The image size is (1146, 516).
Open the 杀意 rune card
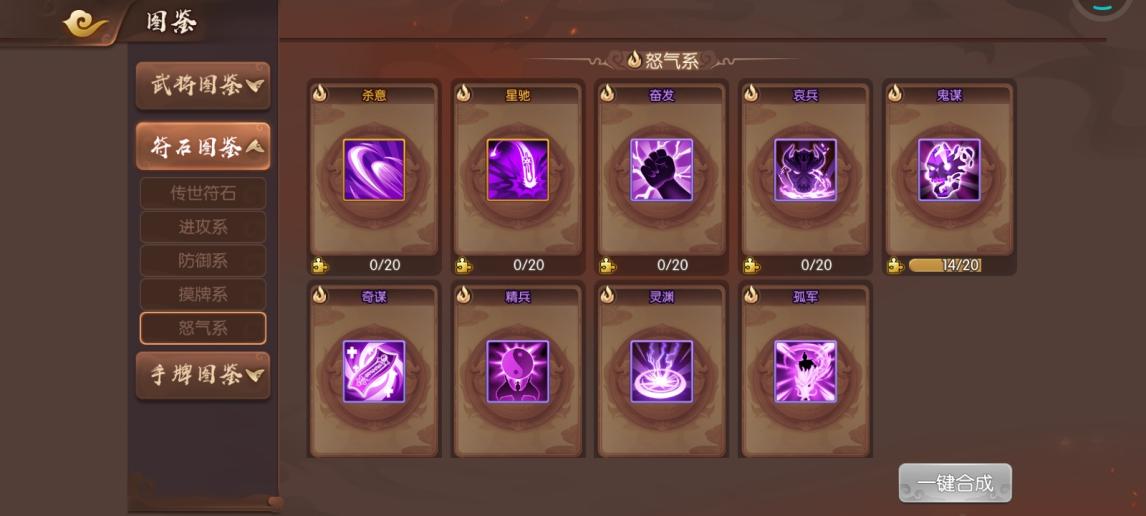point(374,170)
